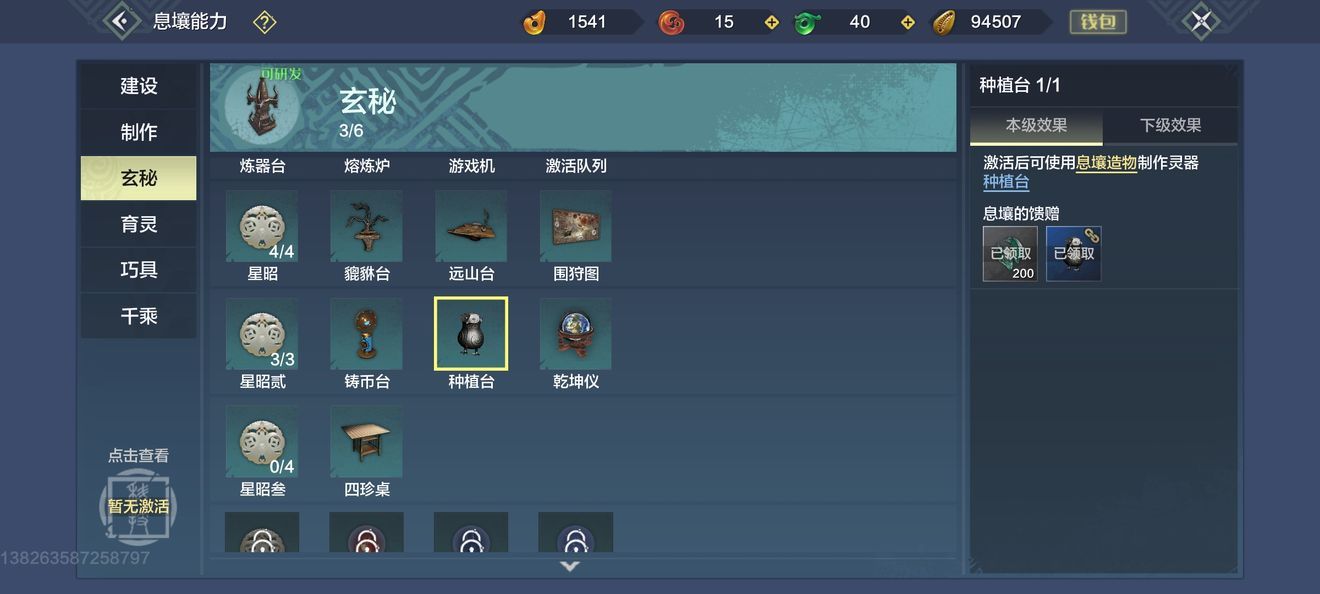This screenshot has width=1320, height=594.
Task: Select the 星昭 node with 4/4
Action: click(x=262, y=226)
